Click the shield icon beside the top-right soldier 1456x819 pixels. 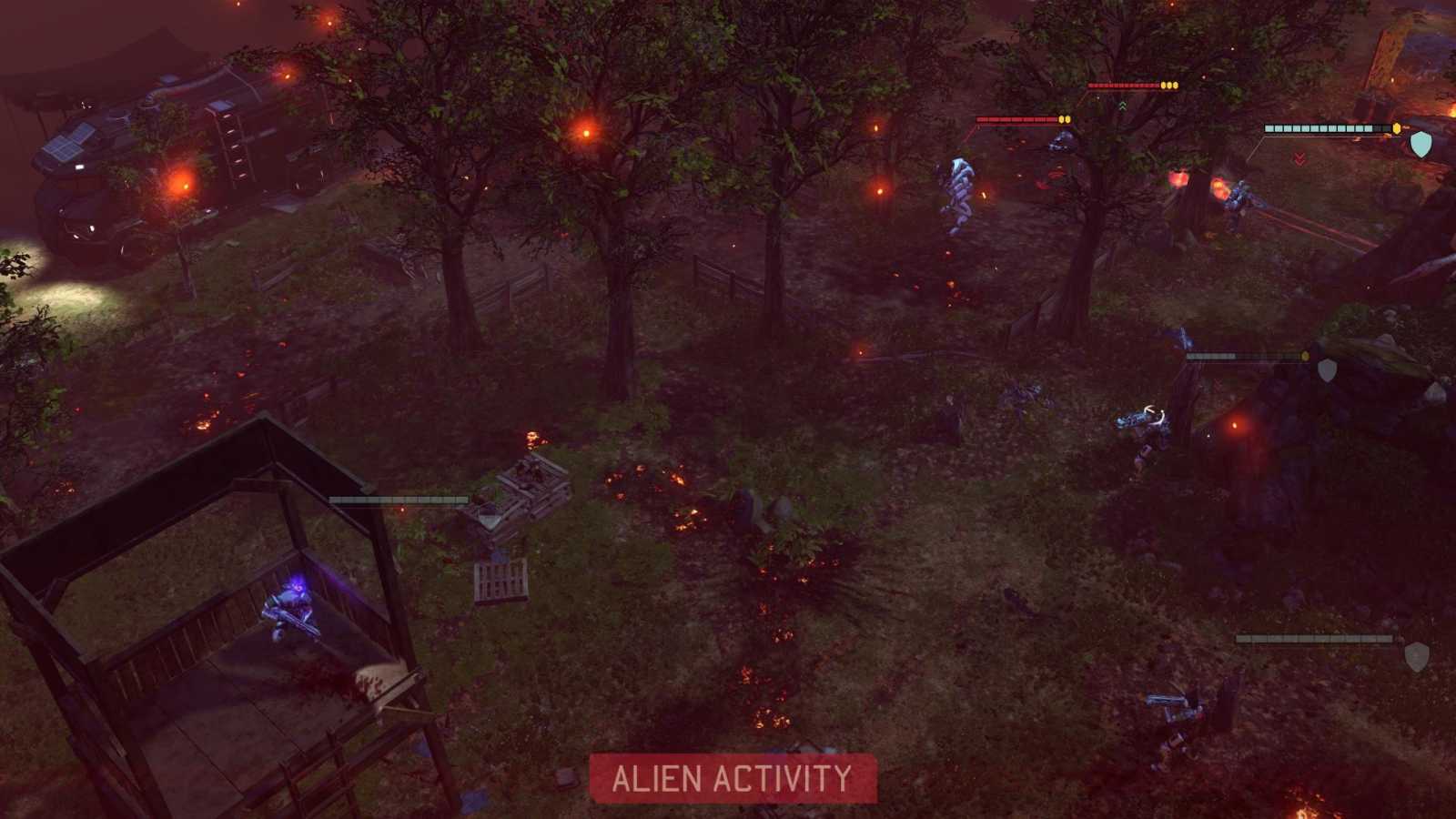tap(1421, 144)
